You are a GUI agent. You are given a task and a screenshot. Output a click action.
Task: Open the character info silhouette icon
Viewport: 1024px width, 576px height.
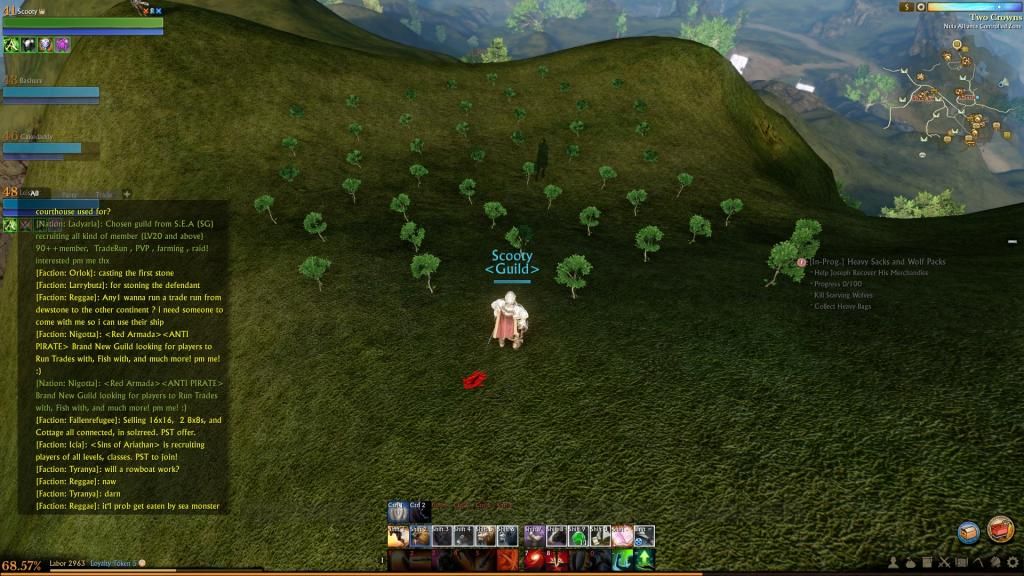coord(894,561)
